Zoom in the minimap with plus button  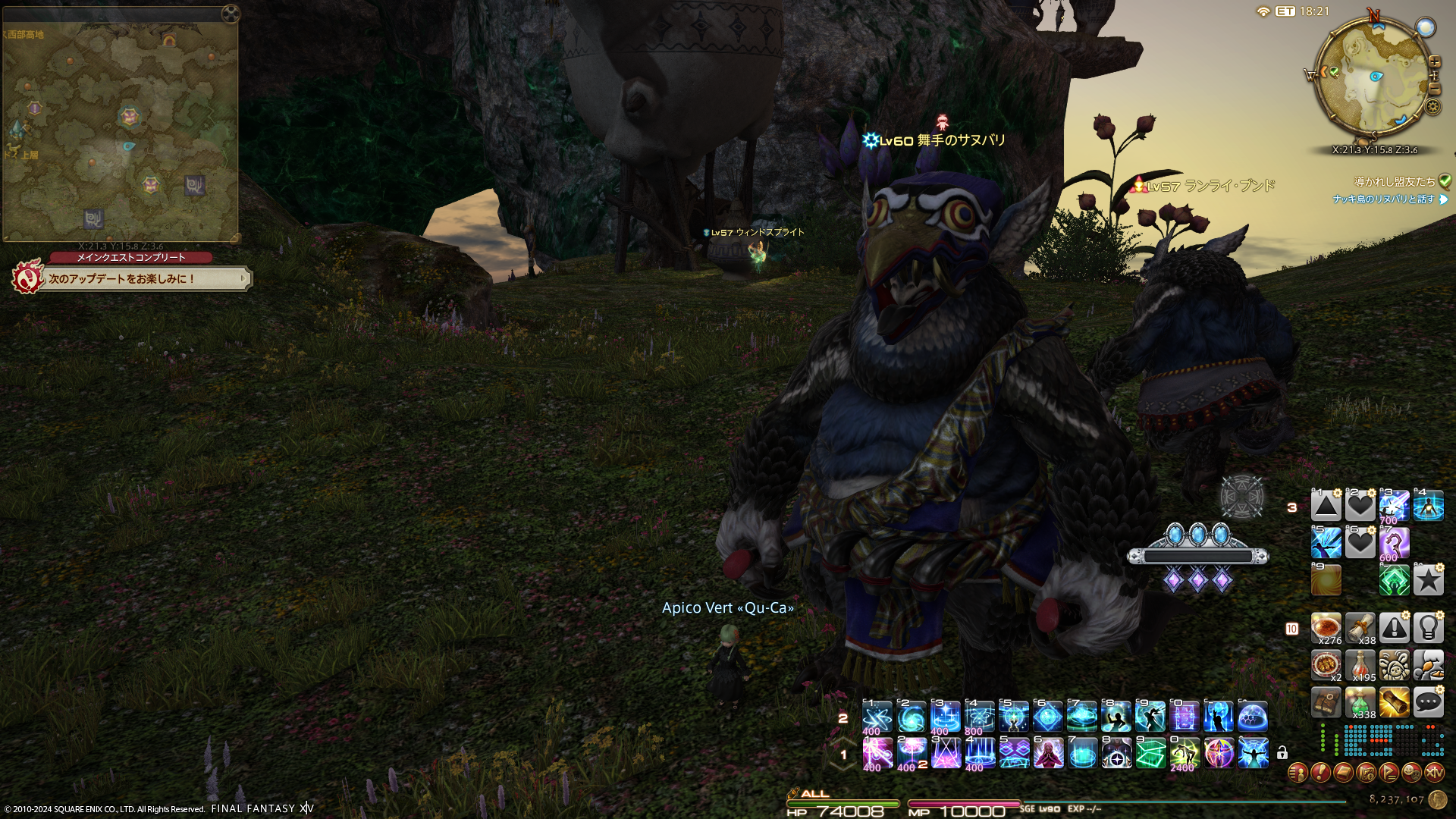(1434, 61)
